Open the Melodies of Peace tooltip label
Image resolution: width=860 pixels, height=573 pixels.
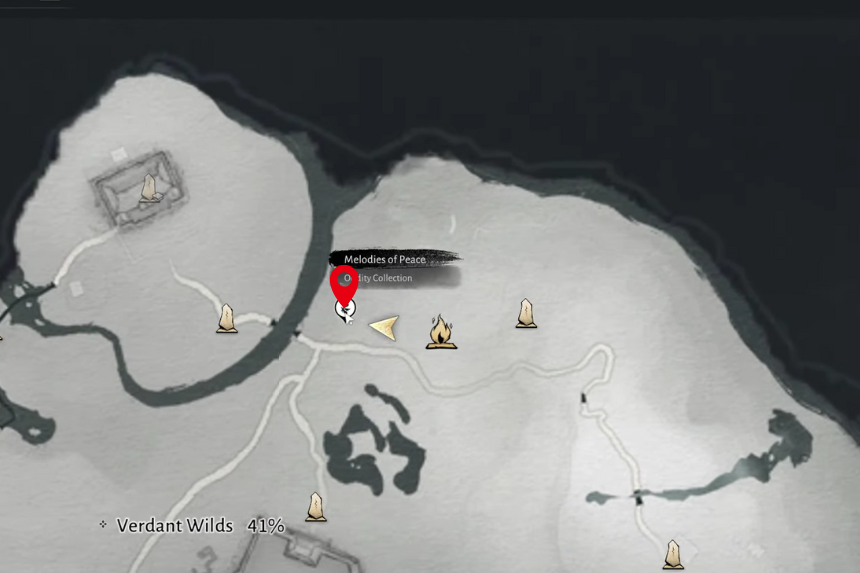386,259
